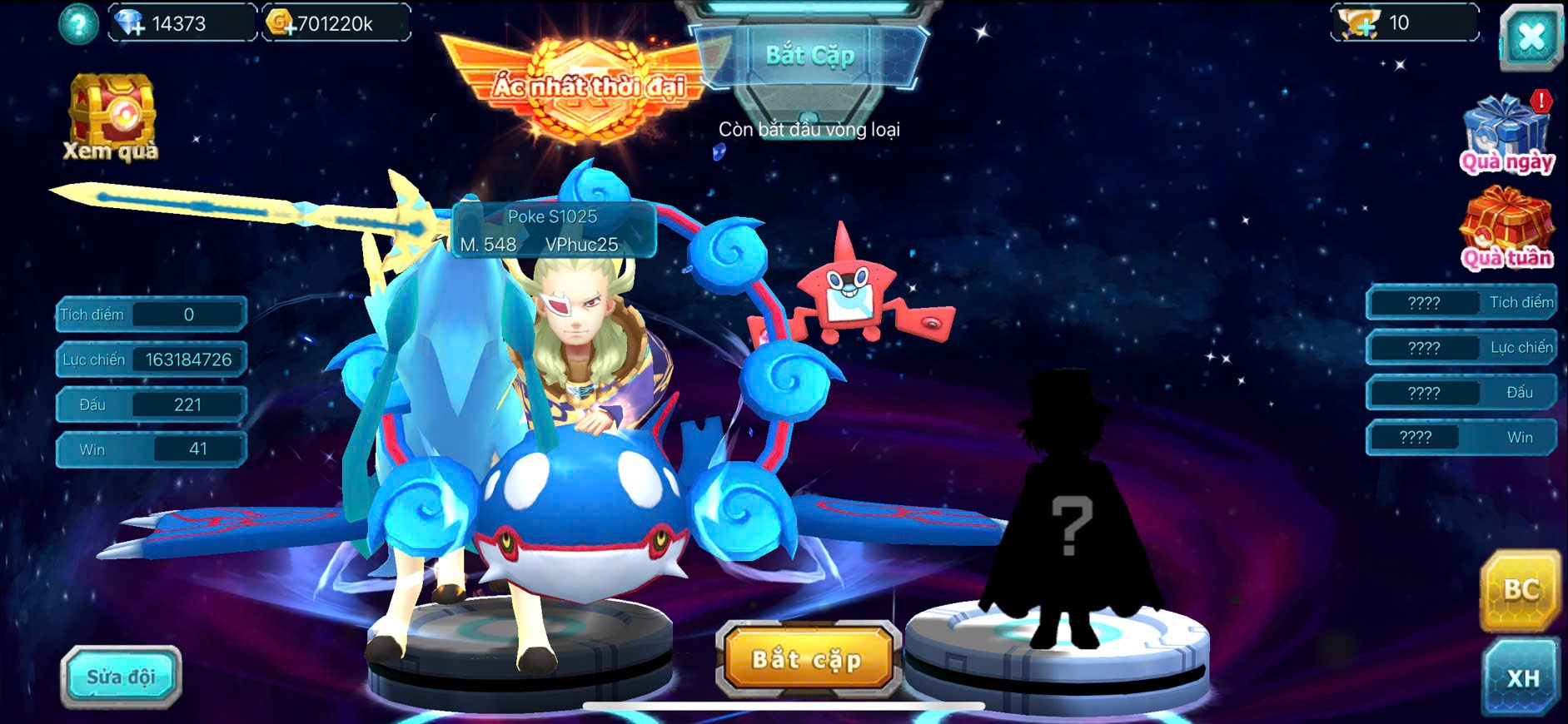Viewport: 1568px width, 724px height.
Task: Show help via the question mark icon
Action: click(x=78, y=23)
